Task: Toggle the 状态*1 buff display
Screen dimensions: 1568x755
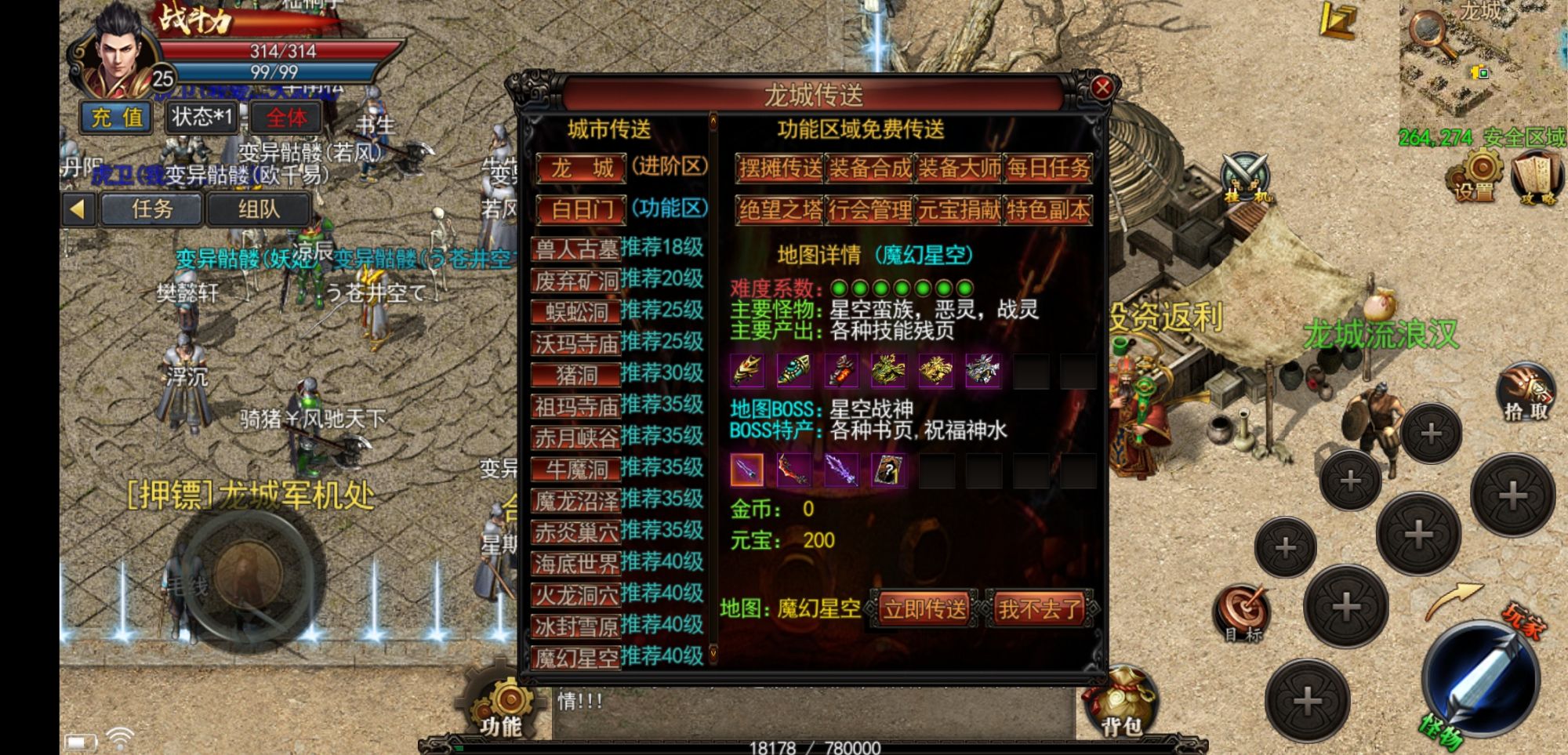Action: point(201,119)
